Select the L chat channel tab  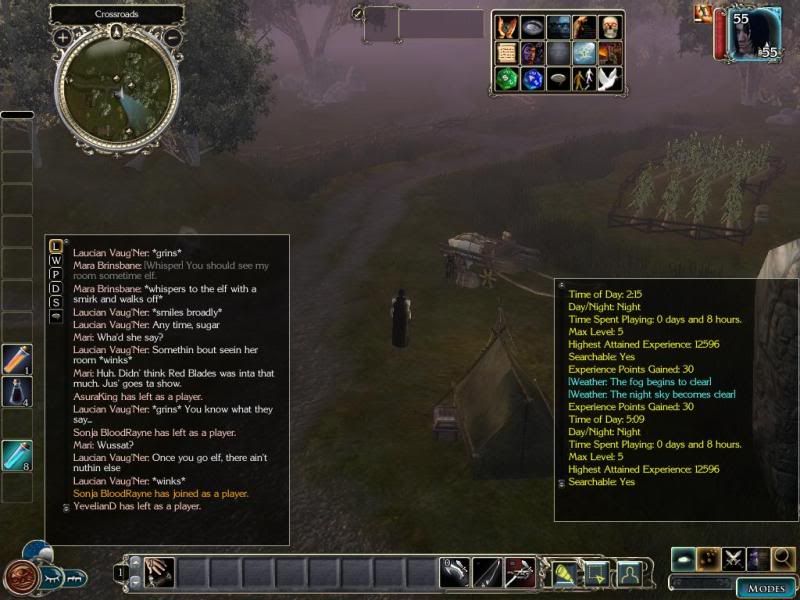click(56, 246)
